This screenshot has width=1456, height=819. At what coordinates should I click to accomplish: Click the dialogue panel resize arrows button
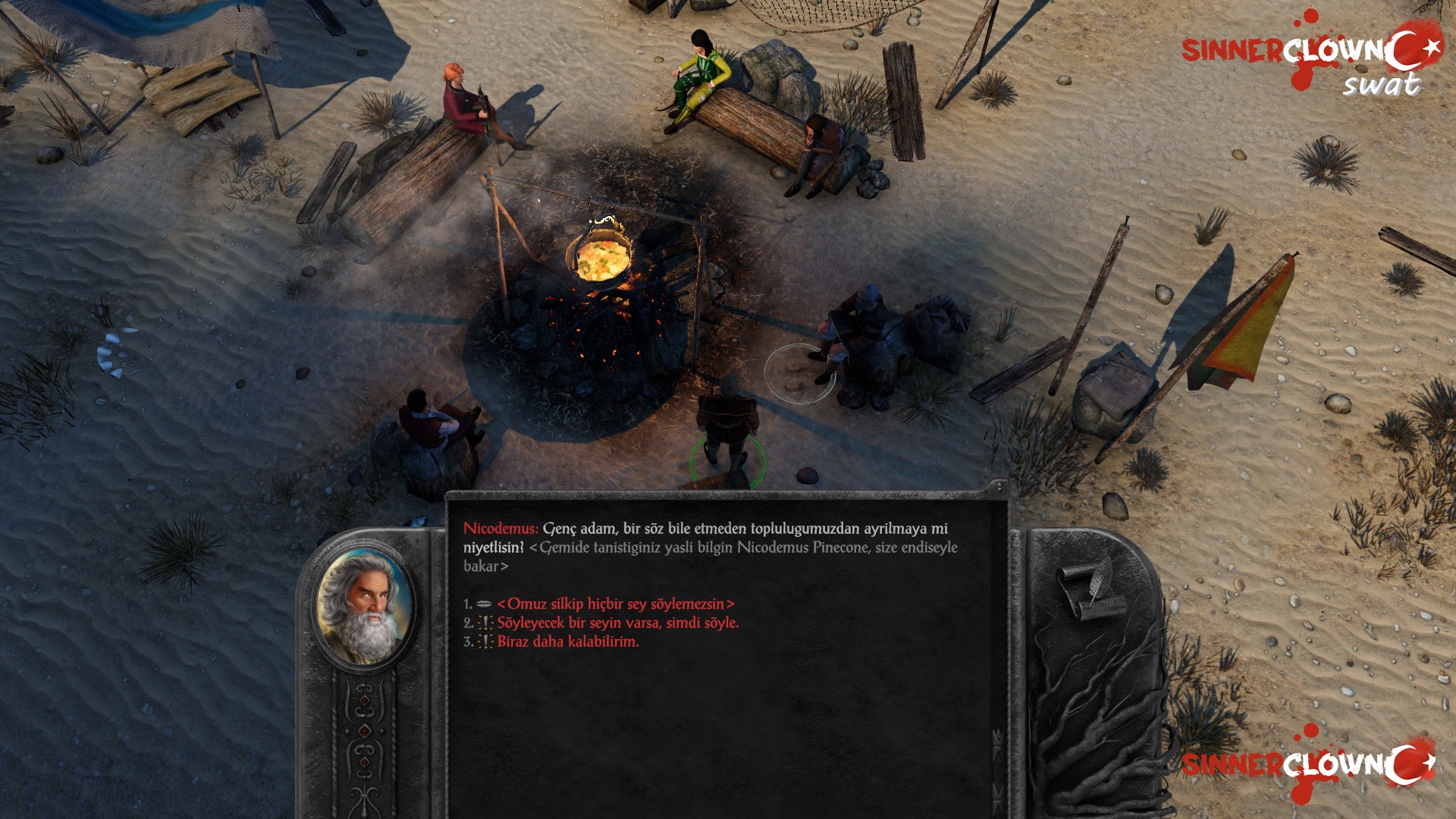[999, 487]
